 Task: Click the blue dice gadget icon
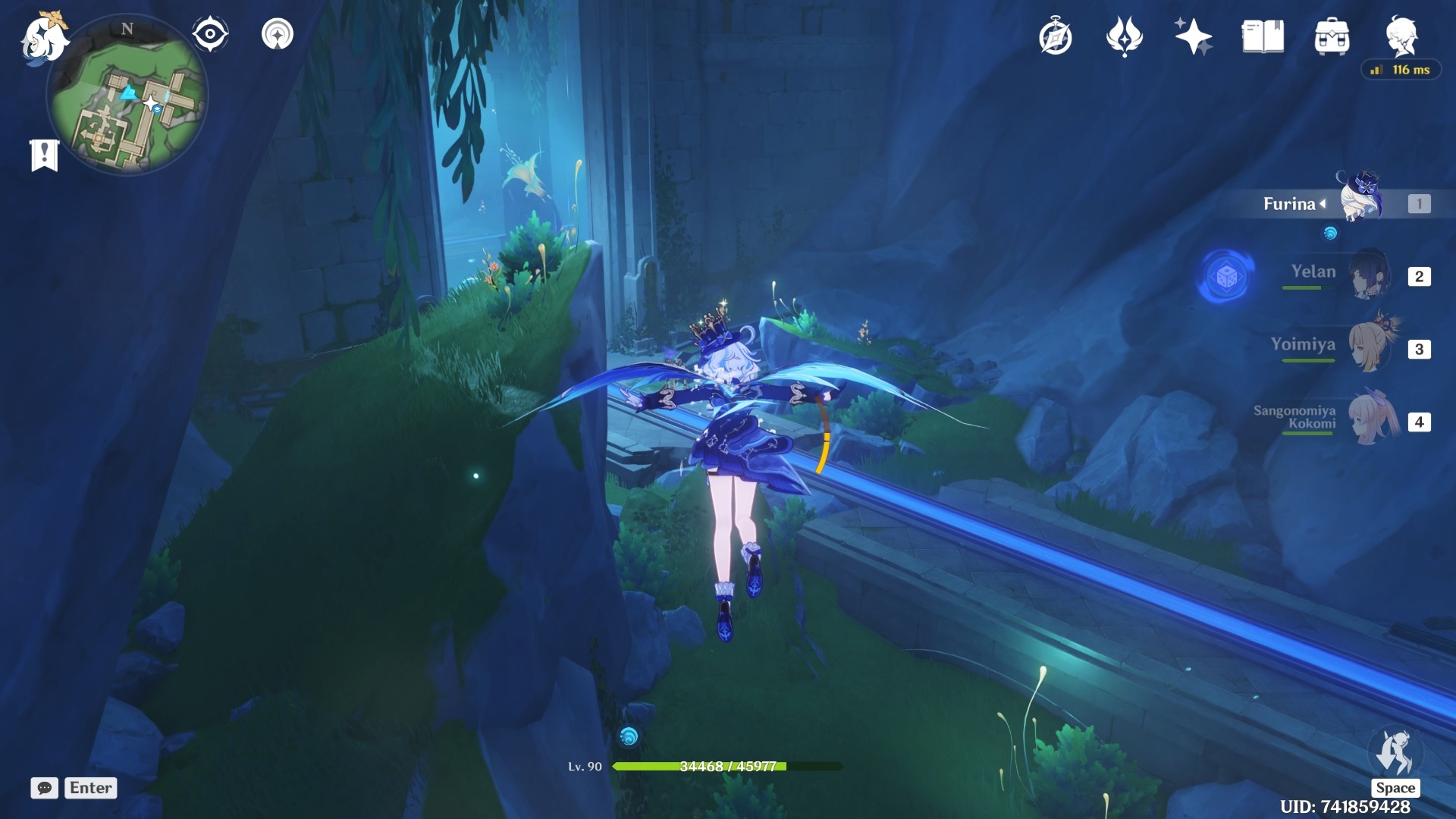click(1225, 277)
